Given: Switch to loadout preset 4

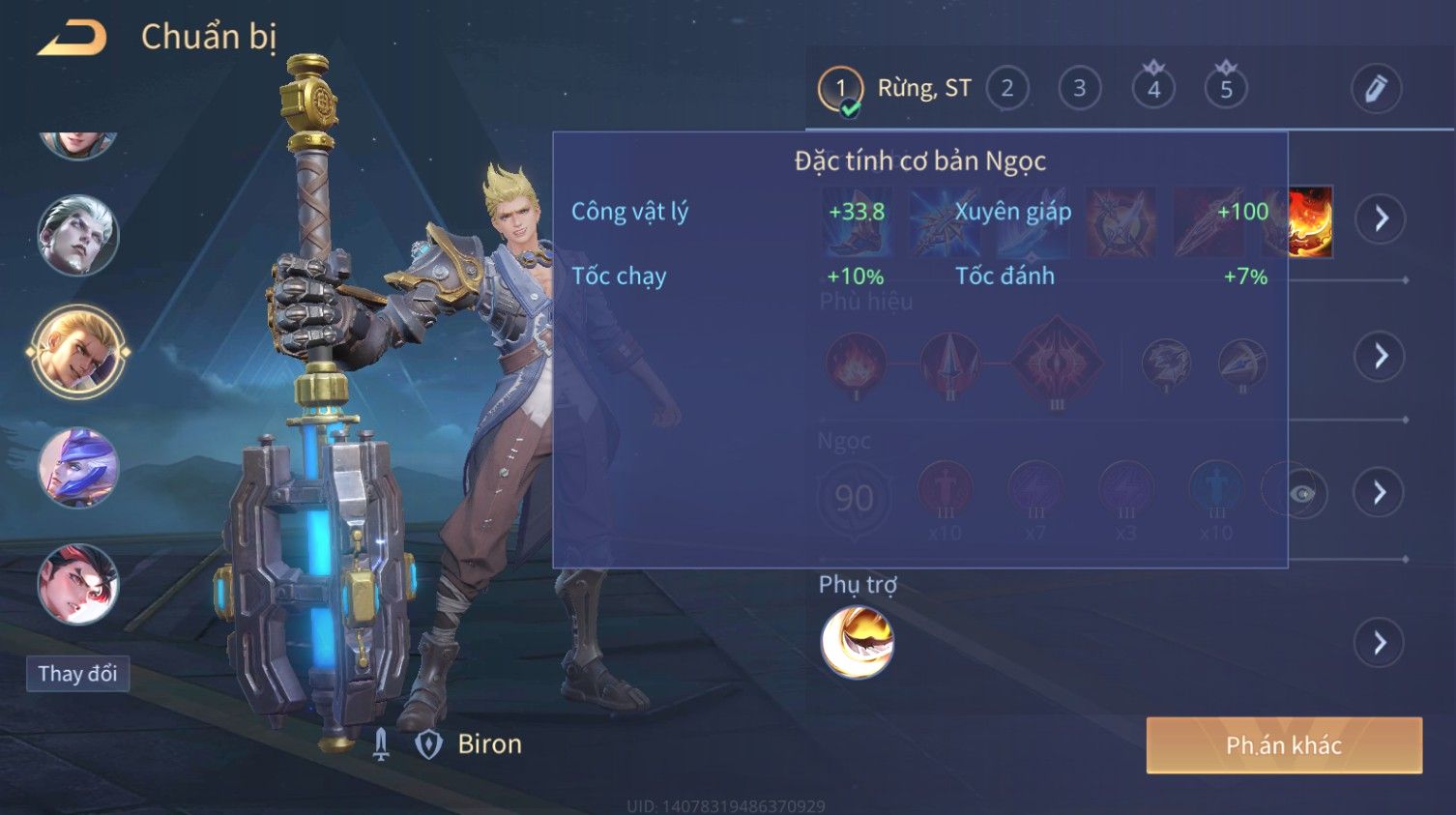Looking at the screenshot, I should pyautogui.click(x=1153, y=89).
